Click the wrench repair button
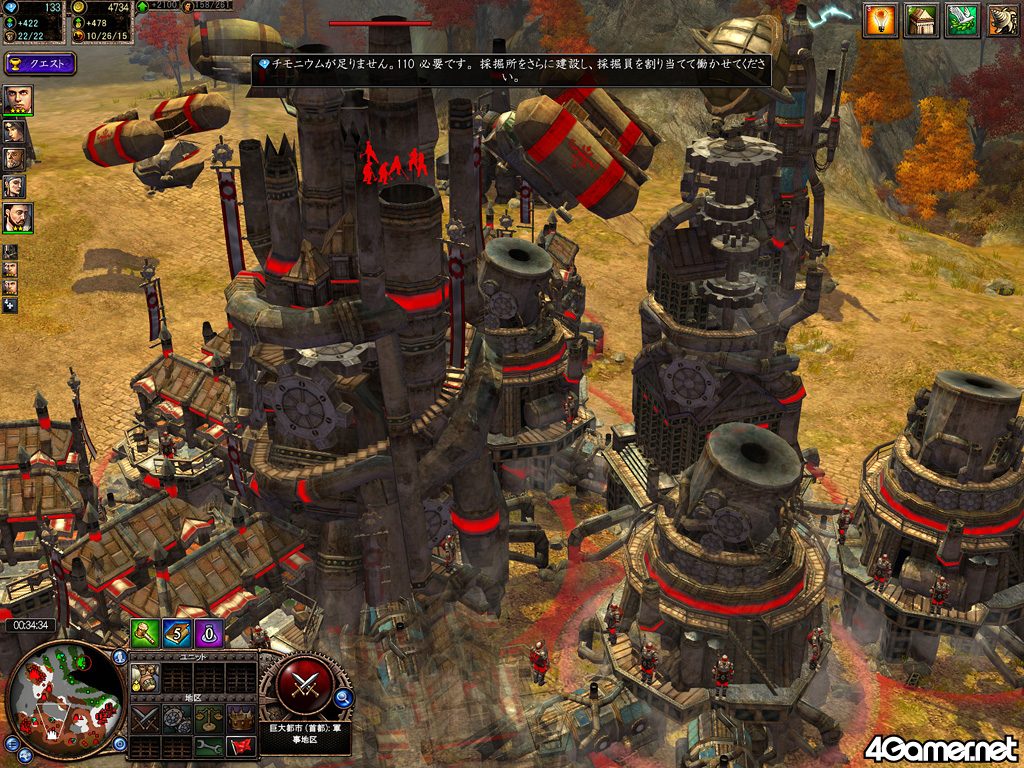This screenshot has width=1024, height=768. 207,746
